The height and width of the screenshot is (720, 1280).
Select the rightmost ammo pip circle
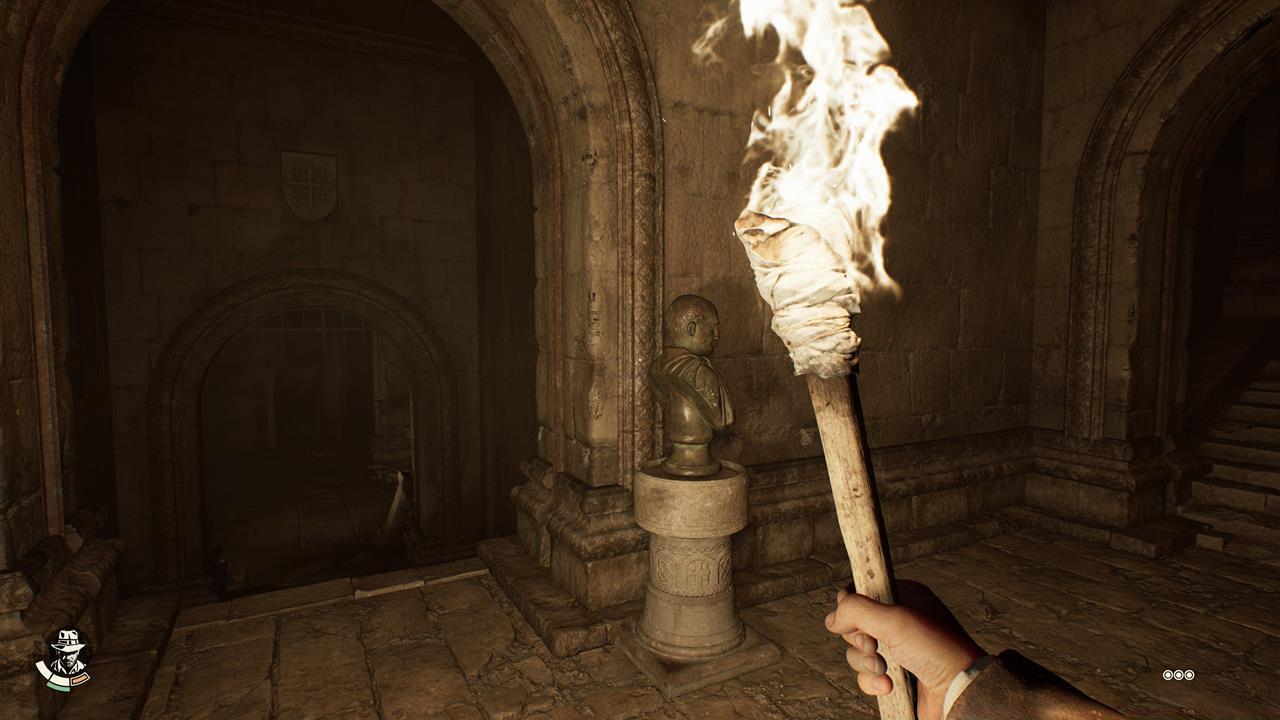click(x=1189, y=675)
